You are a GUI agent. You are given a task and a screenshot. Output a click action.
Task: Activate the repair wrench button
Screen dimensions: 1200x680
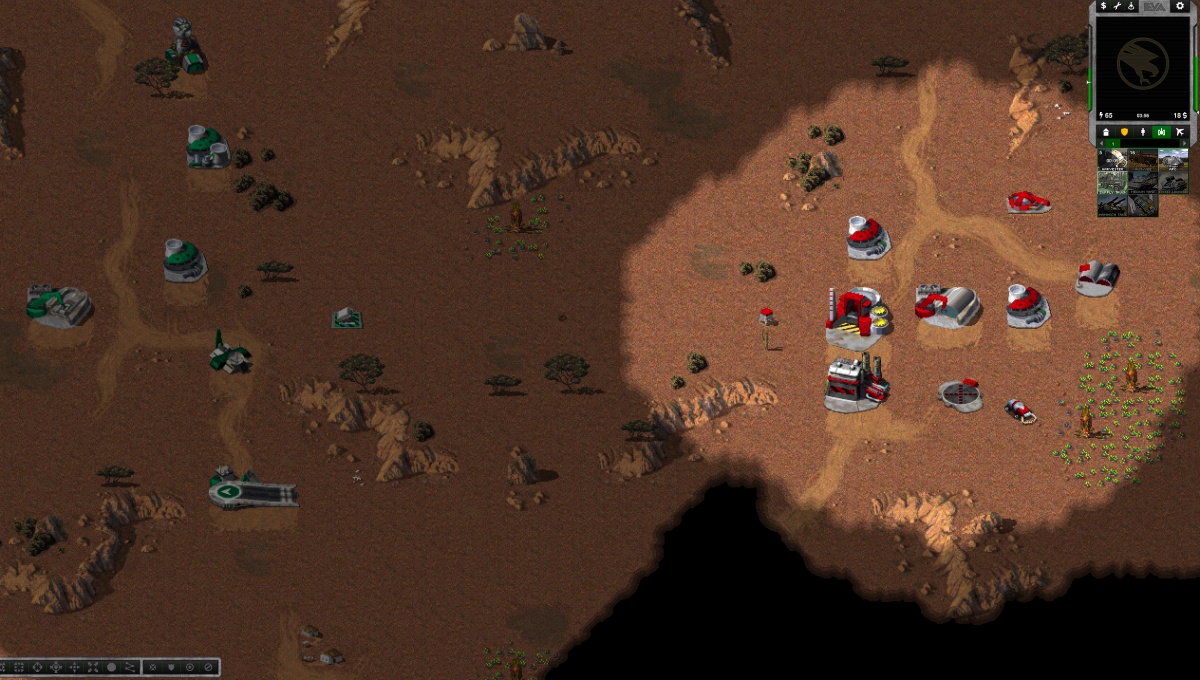pos(1117,6)
